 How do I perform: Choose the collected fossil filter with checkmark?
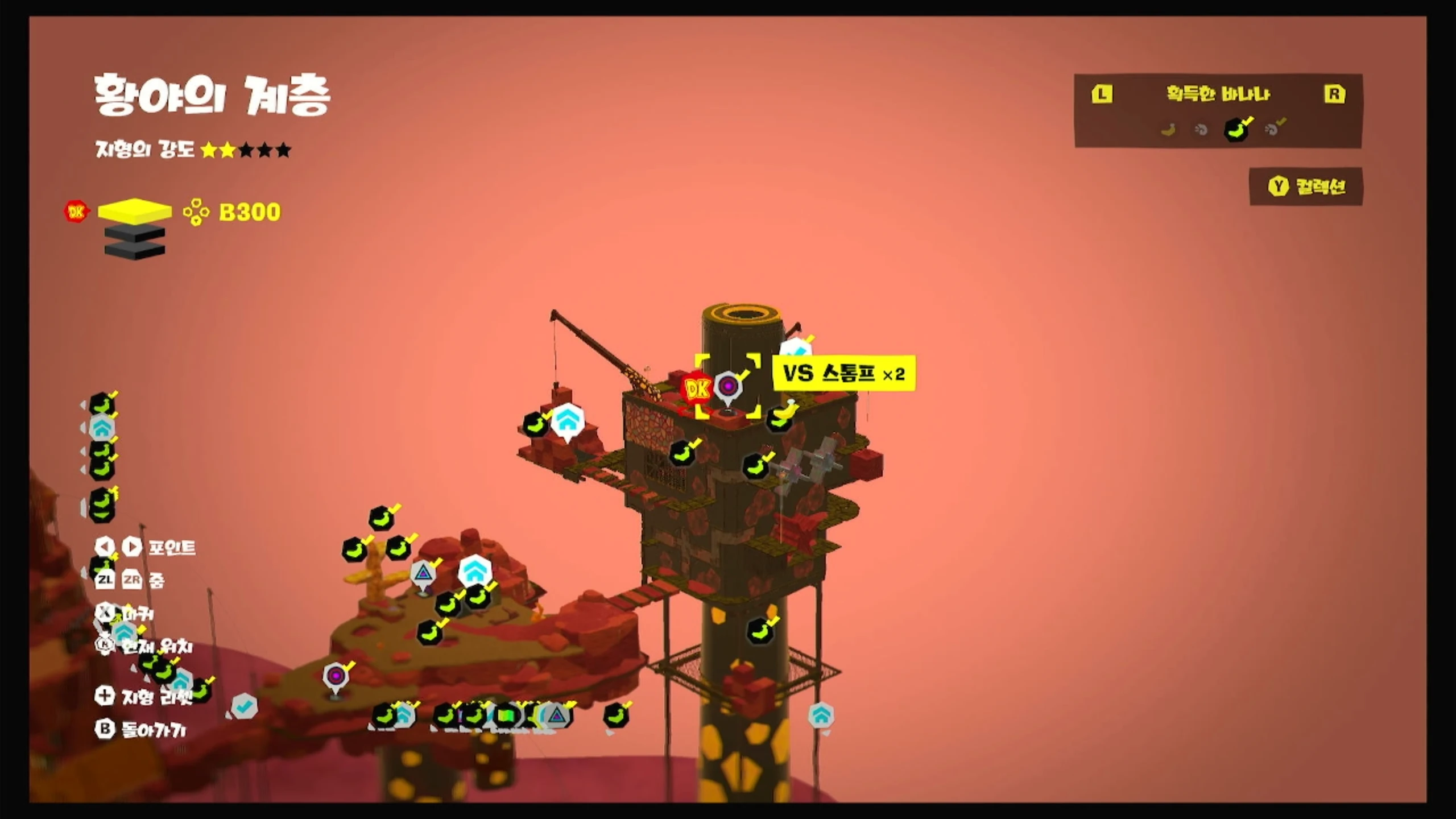(1274, 129)
